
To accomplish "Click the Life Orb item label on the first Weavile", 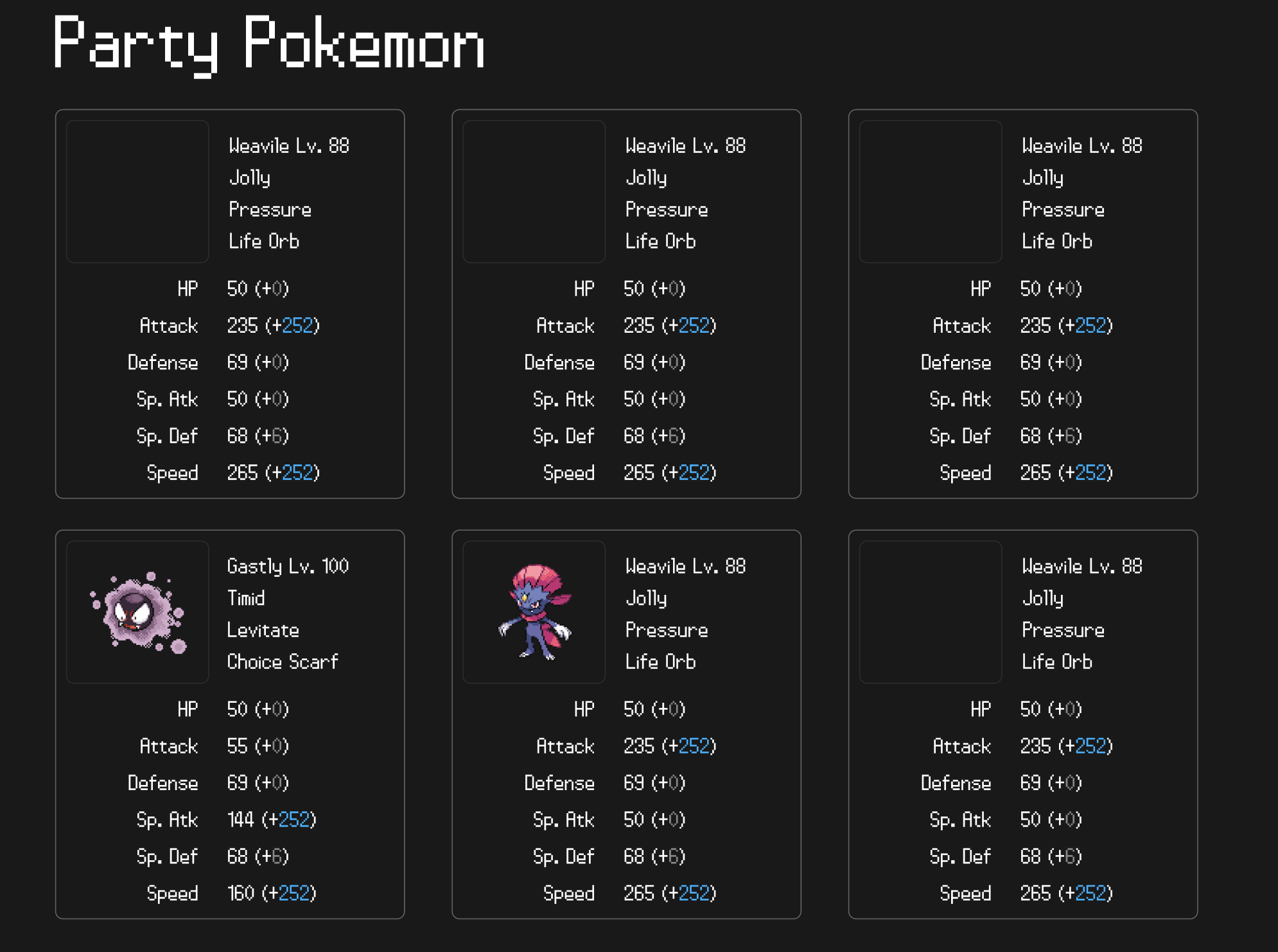I will [x=263, y=241].
